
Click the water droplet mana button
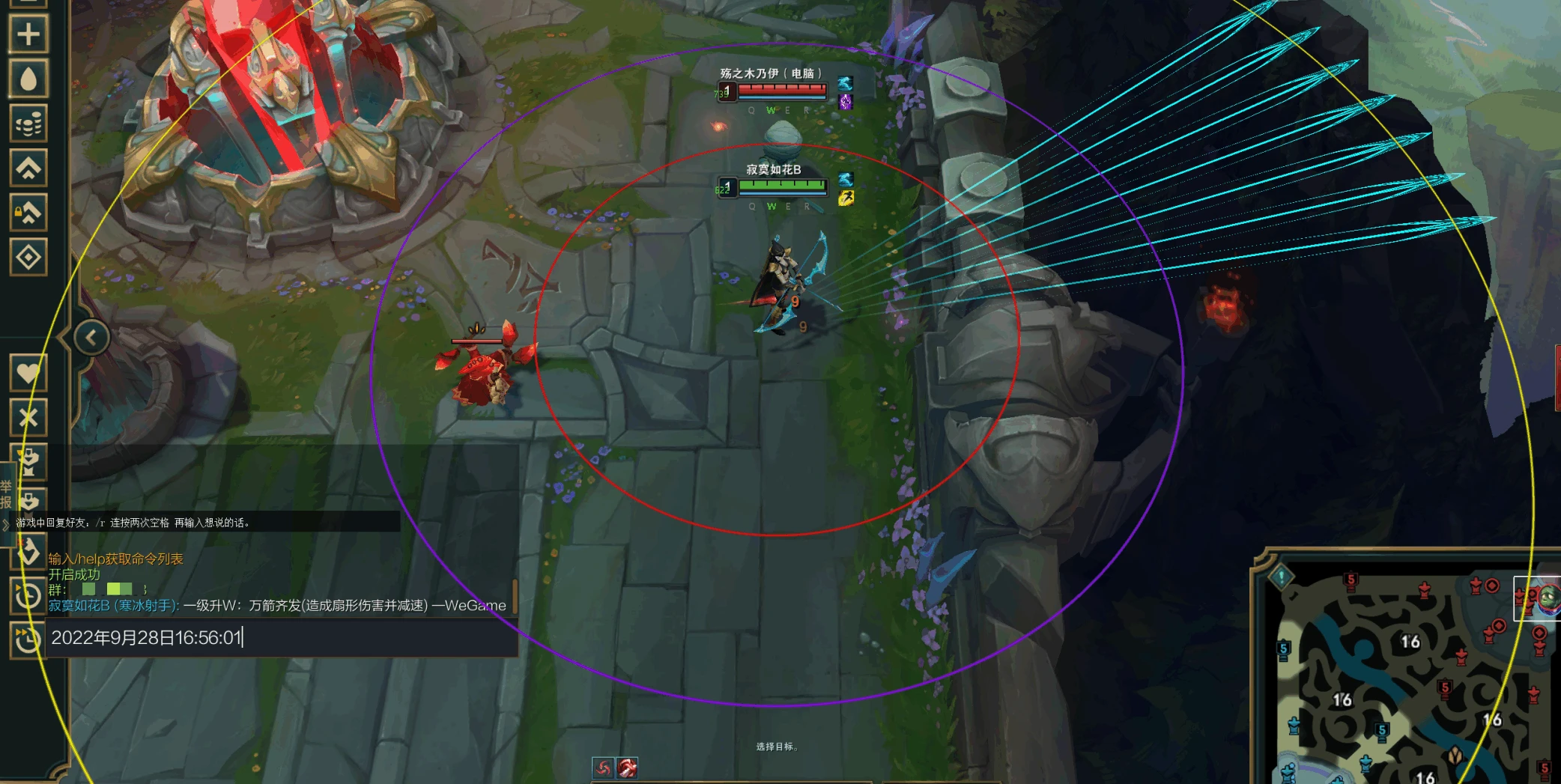tap(28, 79)
